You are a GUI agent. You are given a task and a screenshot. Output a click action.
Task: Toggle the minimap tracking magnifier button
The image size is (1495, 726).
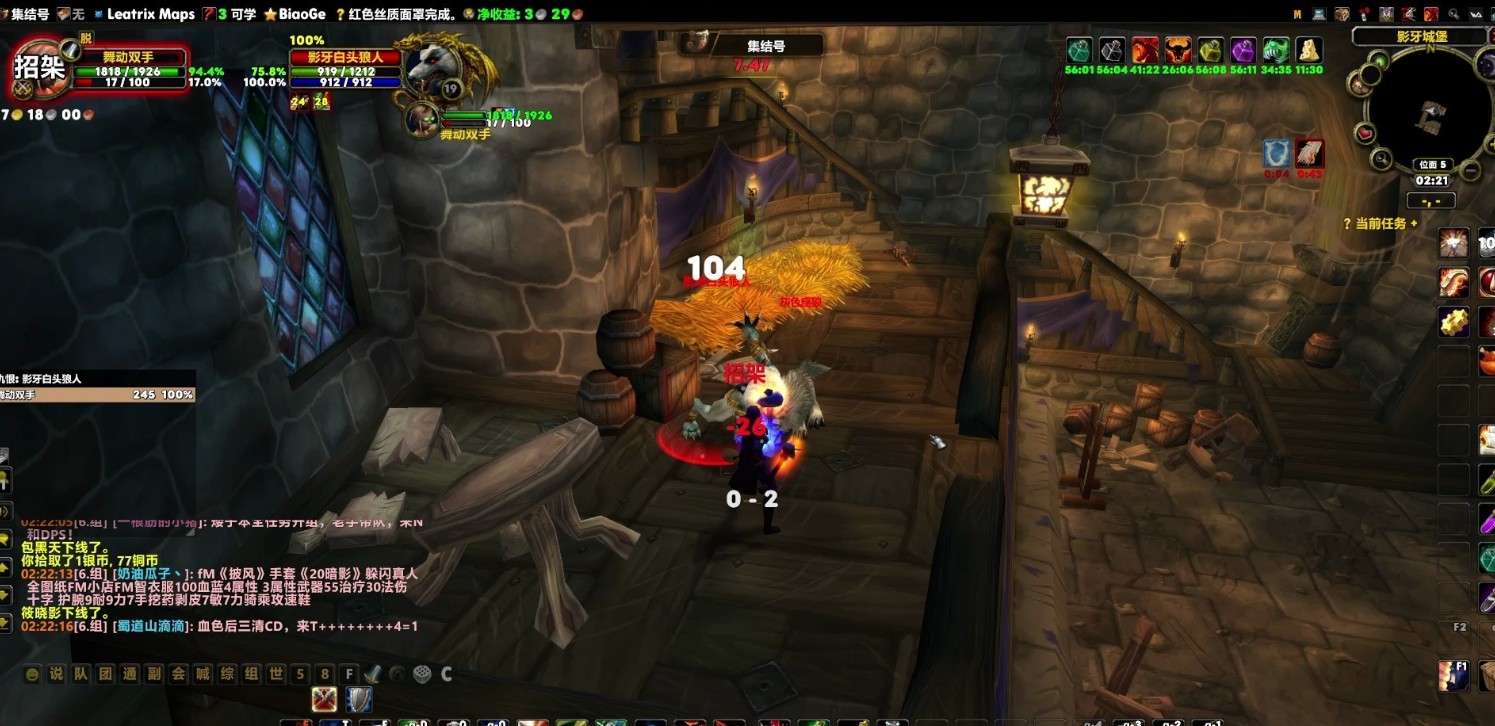pyautogui.click(x=1382, y=158)
